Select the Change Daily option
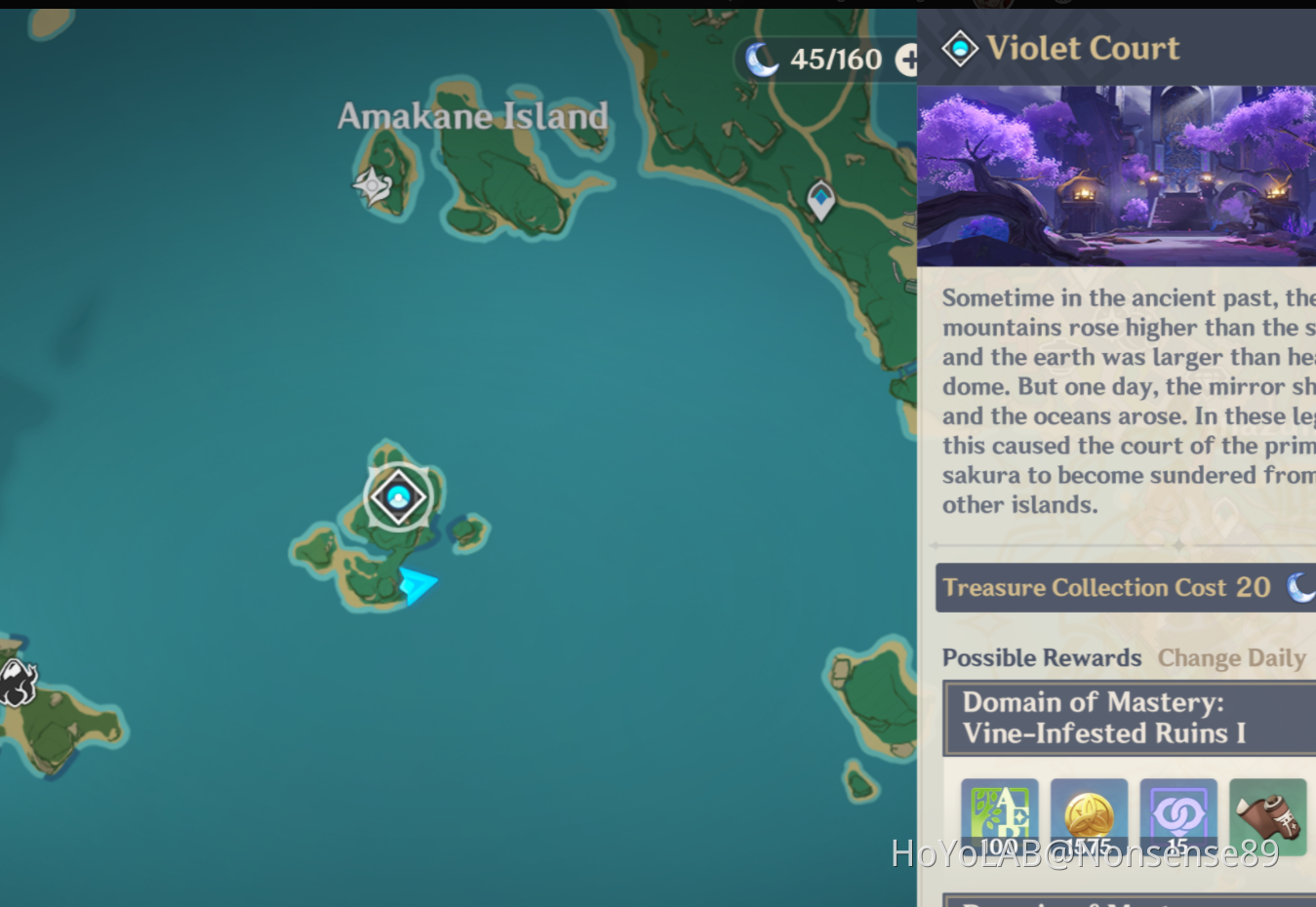This screenshot has width=1316, height=907. (1231, 657)
